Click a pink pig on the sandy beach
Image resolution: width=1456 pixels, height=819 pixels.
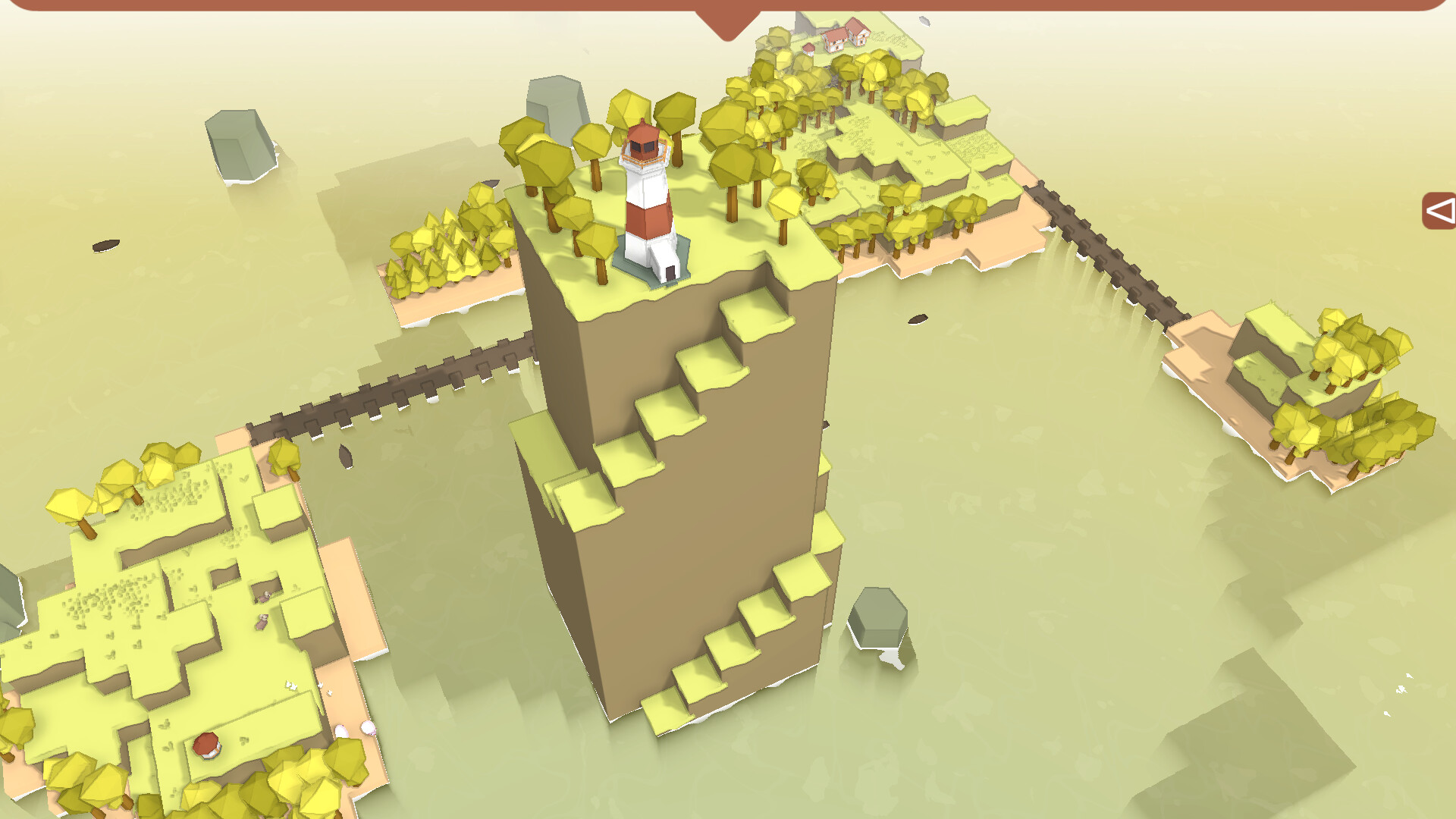[368, 730]
